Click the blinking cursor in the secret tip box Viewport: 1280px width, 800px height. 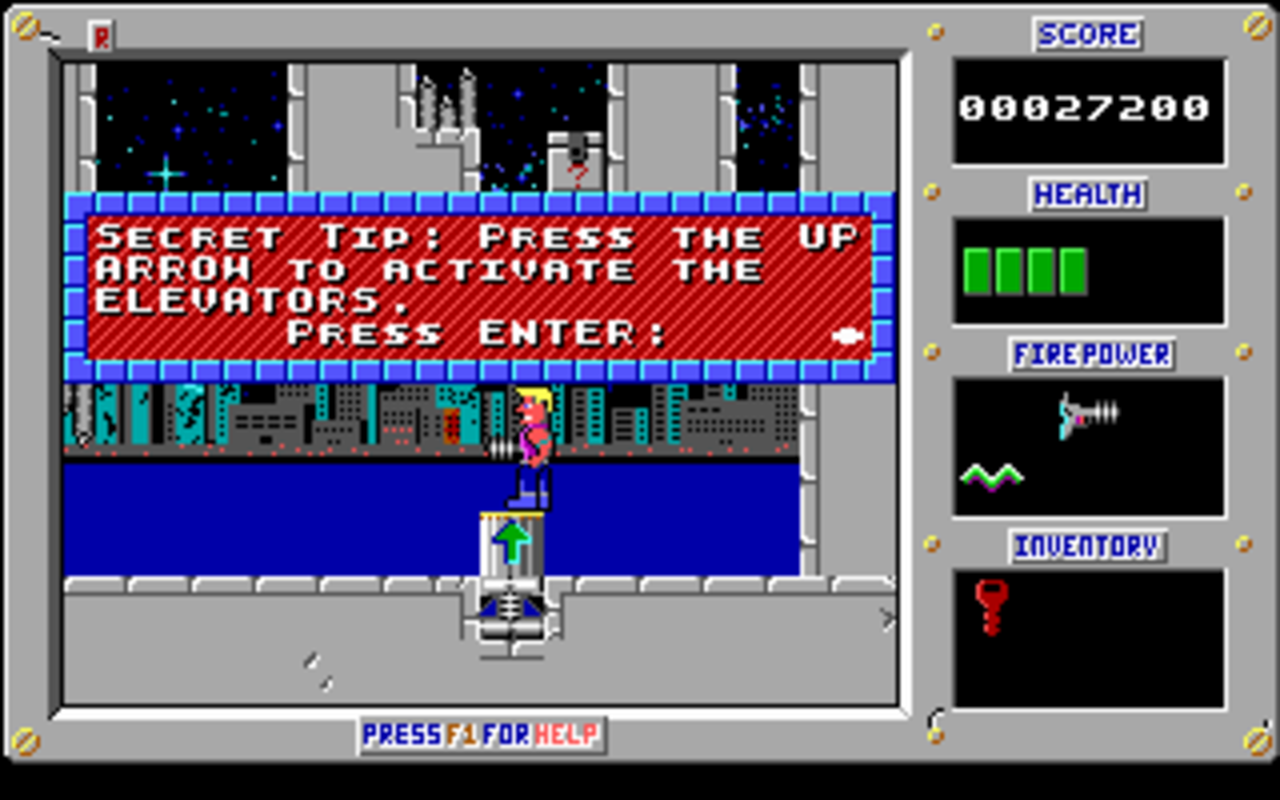(846, 334)
